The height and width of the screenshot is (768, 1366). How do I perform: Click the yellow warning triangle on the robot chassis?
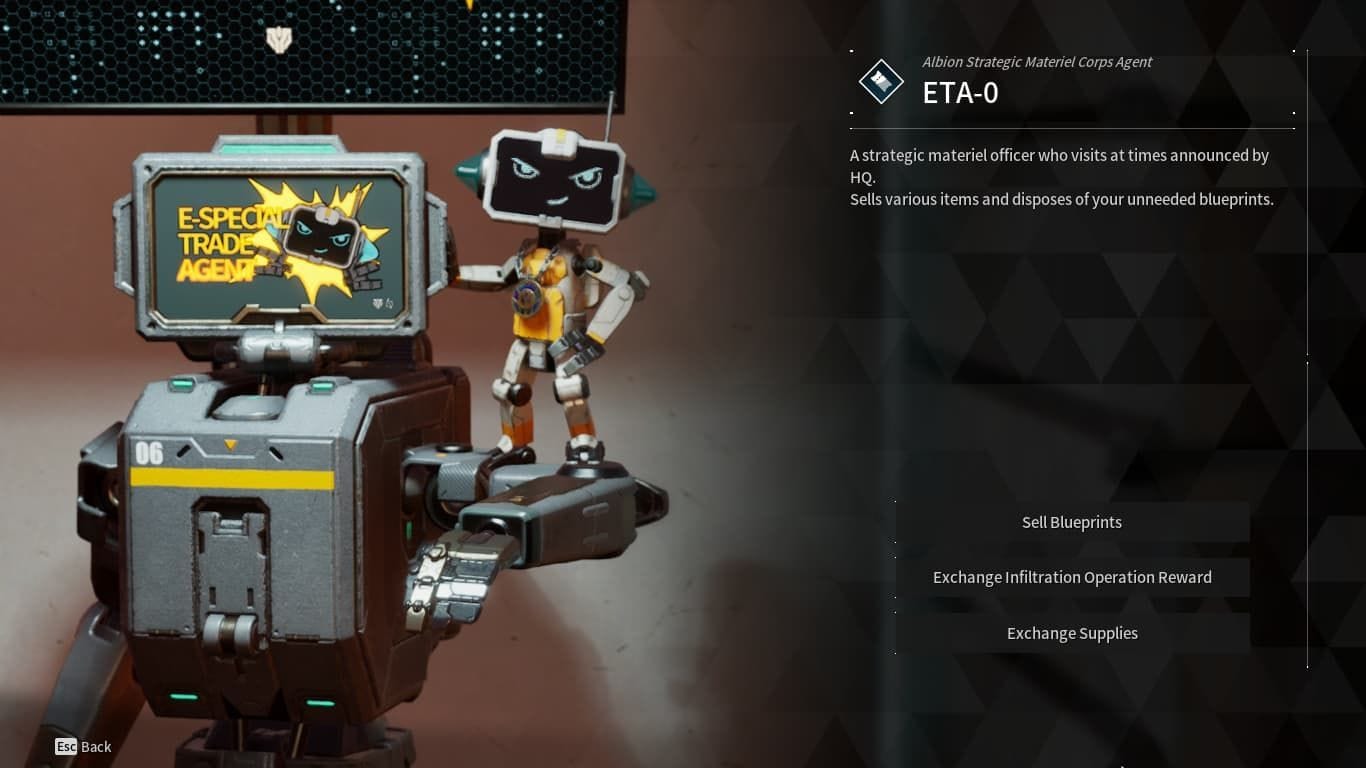pos(230,445)
